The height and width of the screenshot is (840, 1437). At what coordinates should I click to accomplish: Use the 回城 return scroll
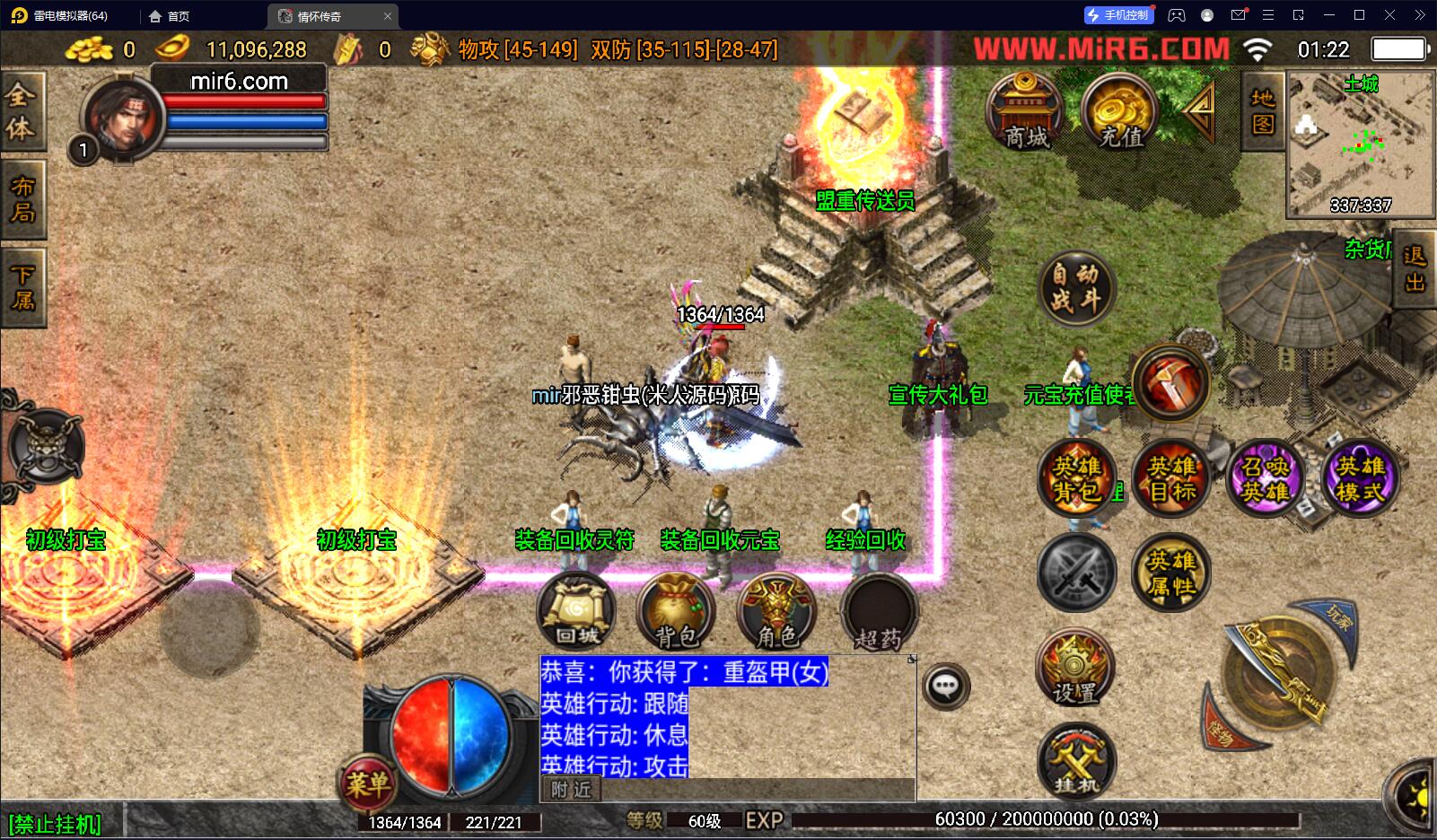pyautogui.click(x=576, y=612)
